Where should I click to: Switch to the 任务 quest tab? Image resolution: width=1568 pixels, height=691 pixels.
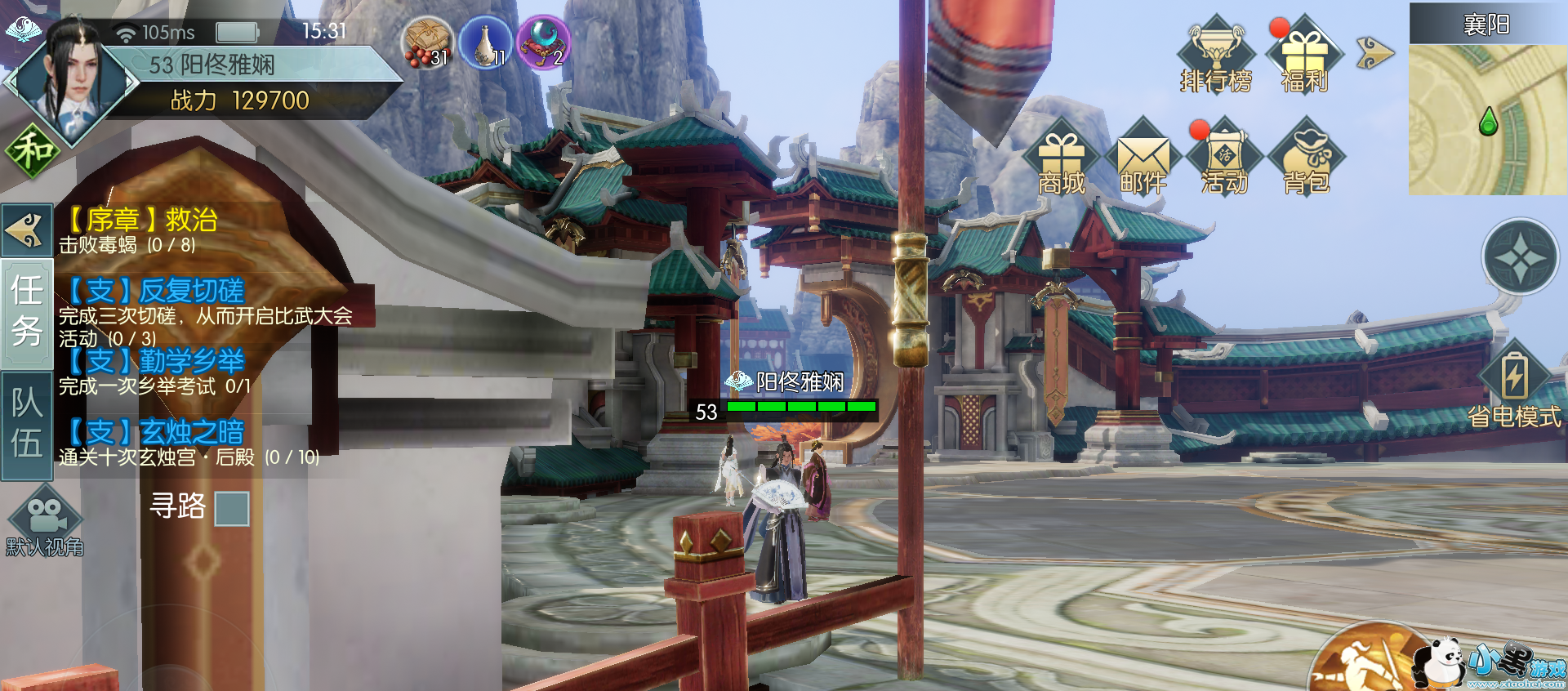click(27, 312)
